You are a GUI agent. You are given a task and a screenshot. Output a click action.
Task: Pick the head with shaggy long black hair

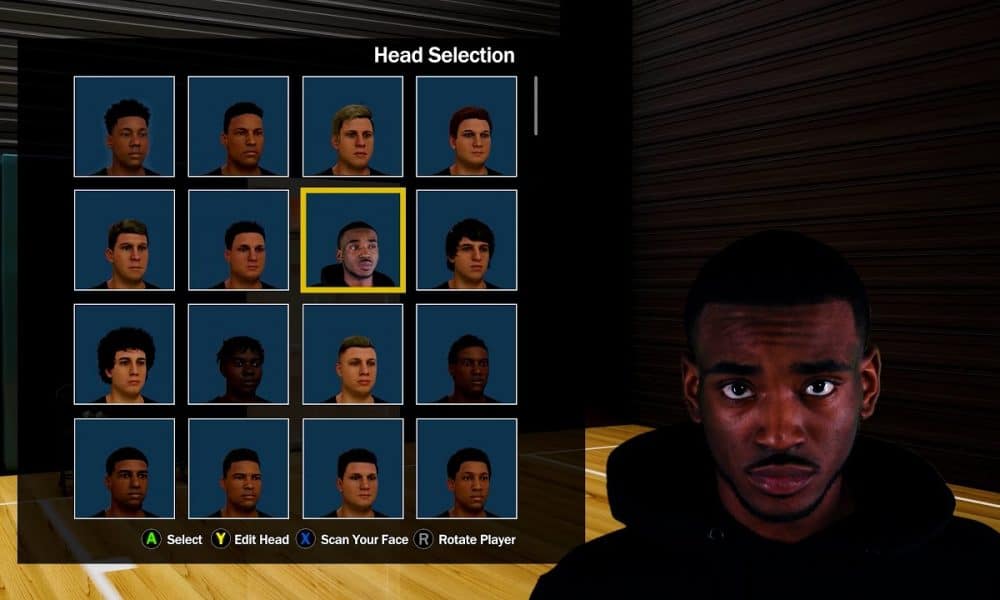(467, 240)
